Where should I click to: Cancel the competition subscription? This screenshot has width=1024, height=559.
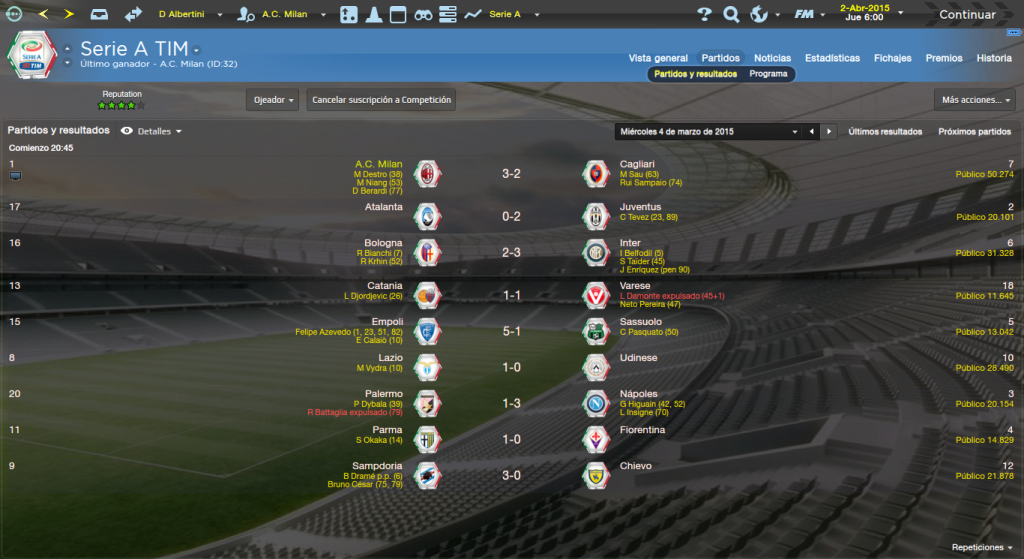[381, 100]
